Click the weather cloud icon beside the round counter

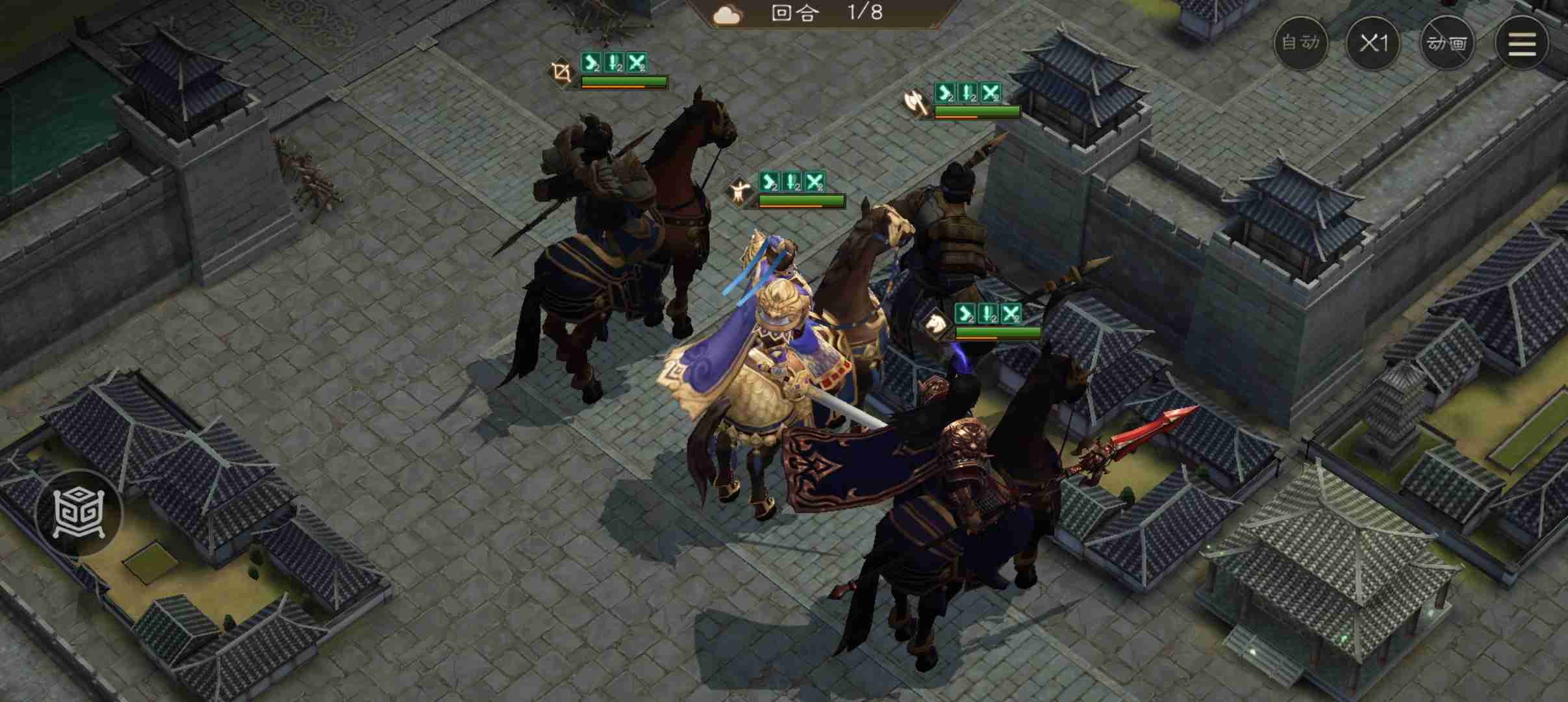(726, 14)
